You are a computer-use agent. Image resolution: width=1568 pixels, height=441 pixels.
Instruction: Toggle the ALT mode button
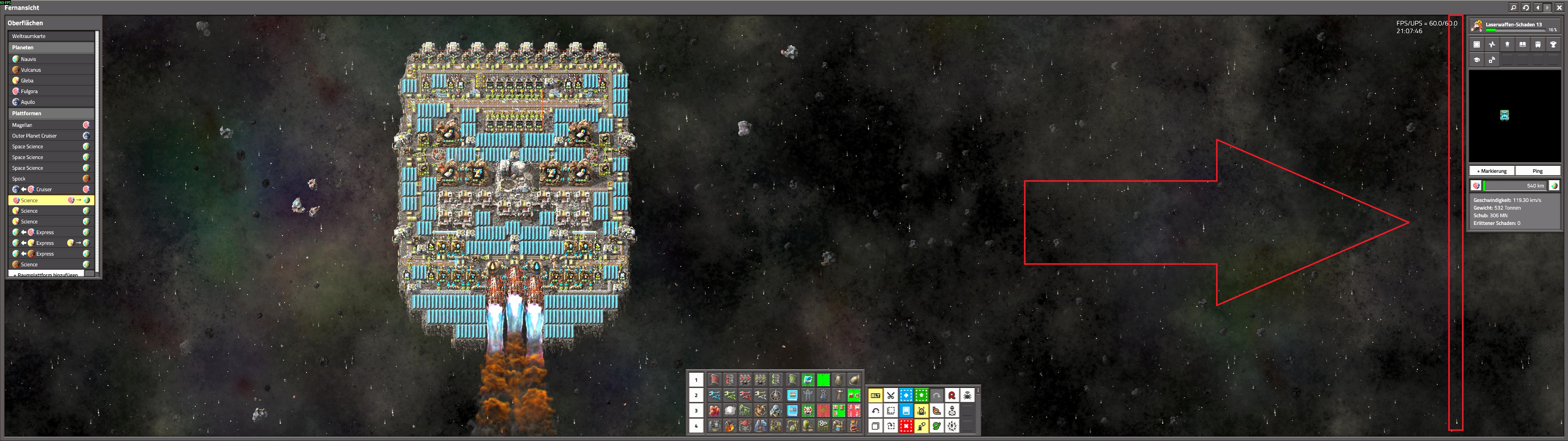click(875, 395)
